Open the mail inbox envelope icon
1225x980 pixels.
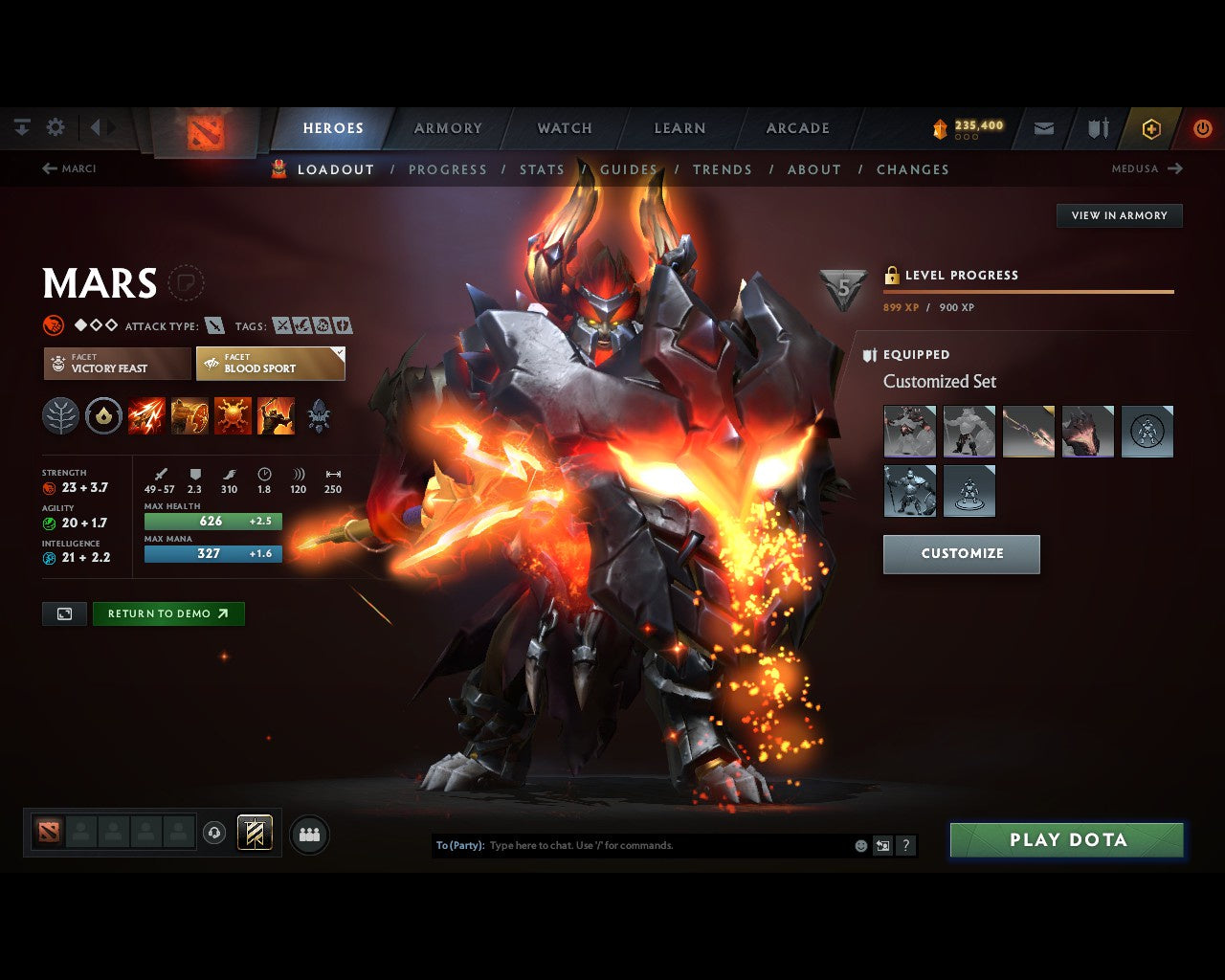point(1043,127)
